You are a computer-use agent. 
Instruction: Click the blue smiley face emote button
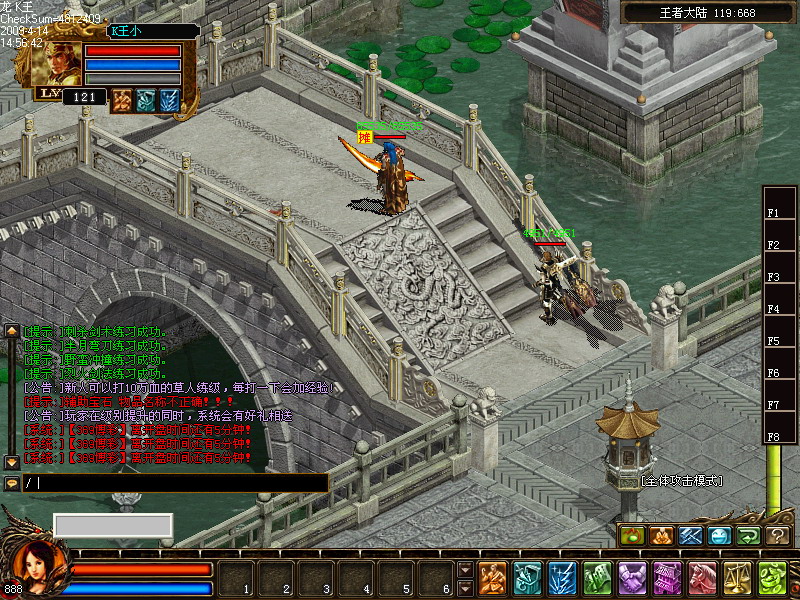coord(720,536)
